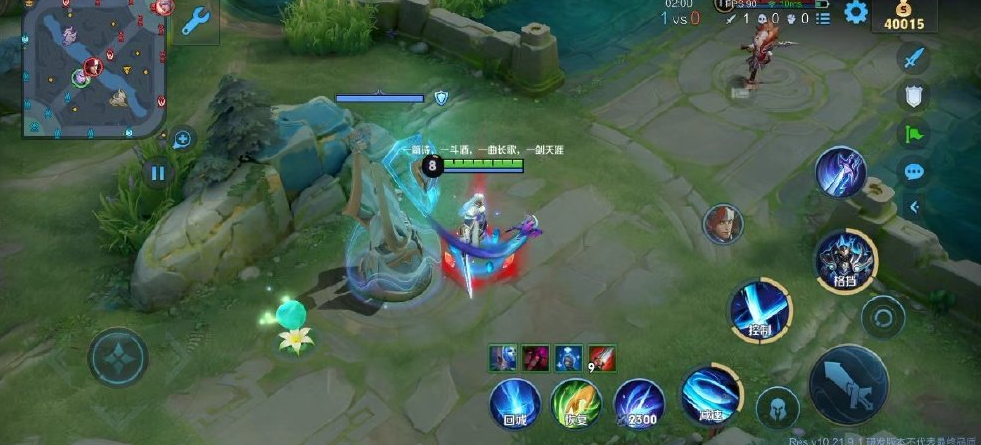Open the minimap
This screenshot has width=981, height=445.
93,68
